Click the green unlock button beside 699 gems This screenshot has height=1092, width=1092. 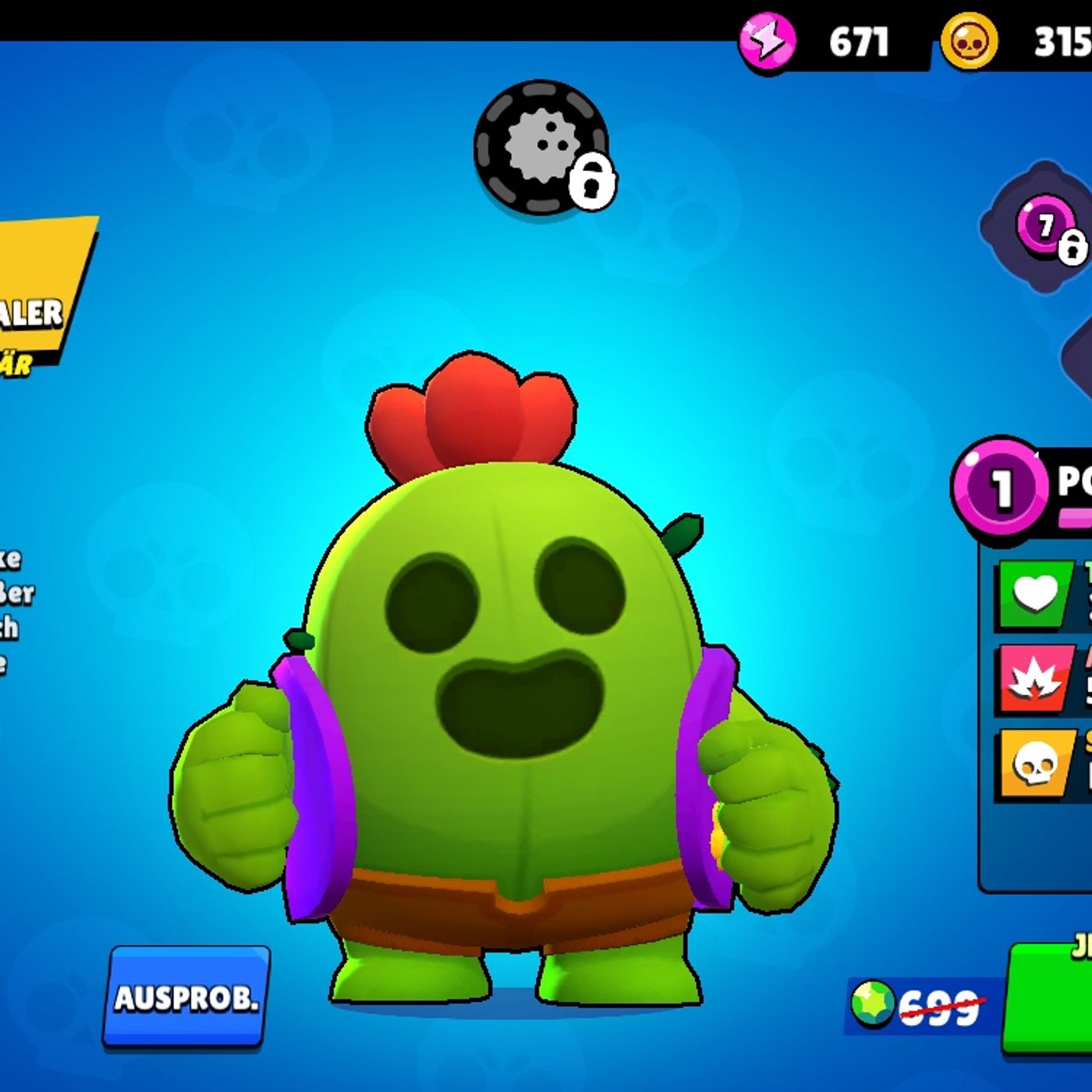click(1048, 998)
